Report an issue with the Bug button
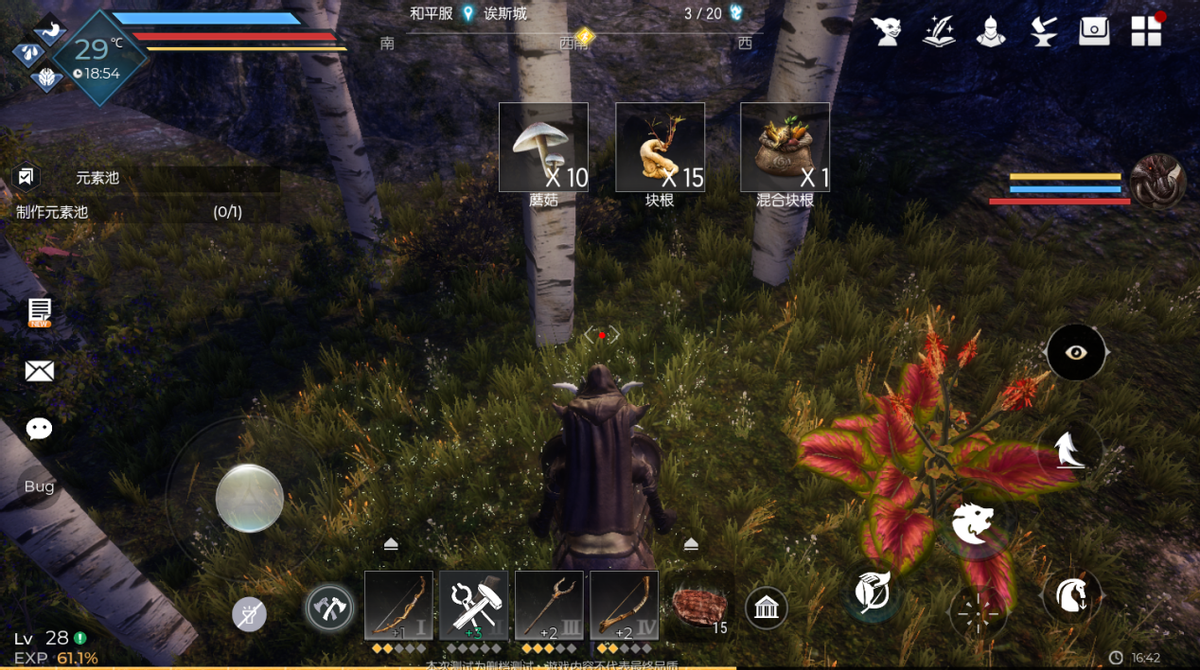The width and height of the screenshot is (1200, 670). (x=39, y=487)
